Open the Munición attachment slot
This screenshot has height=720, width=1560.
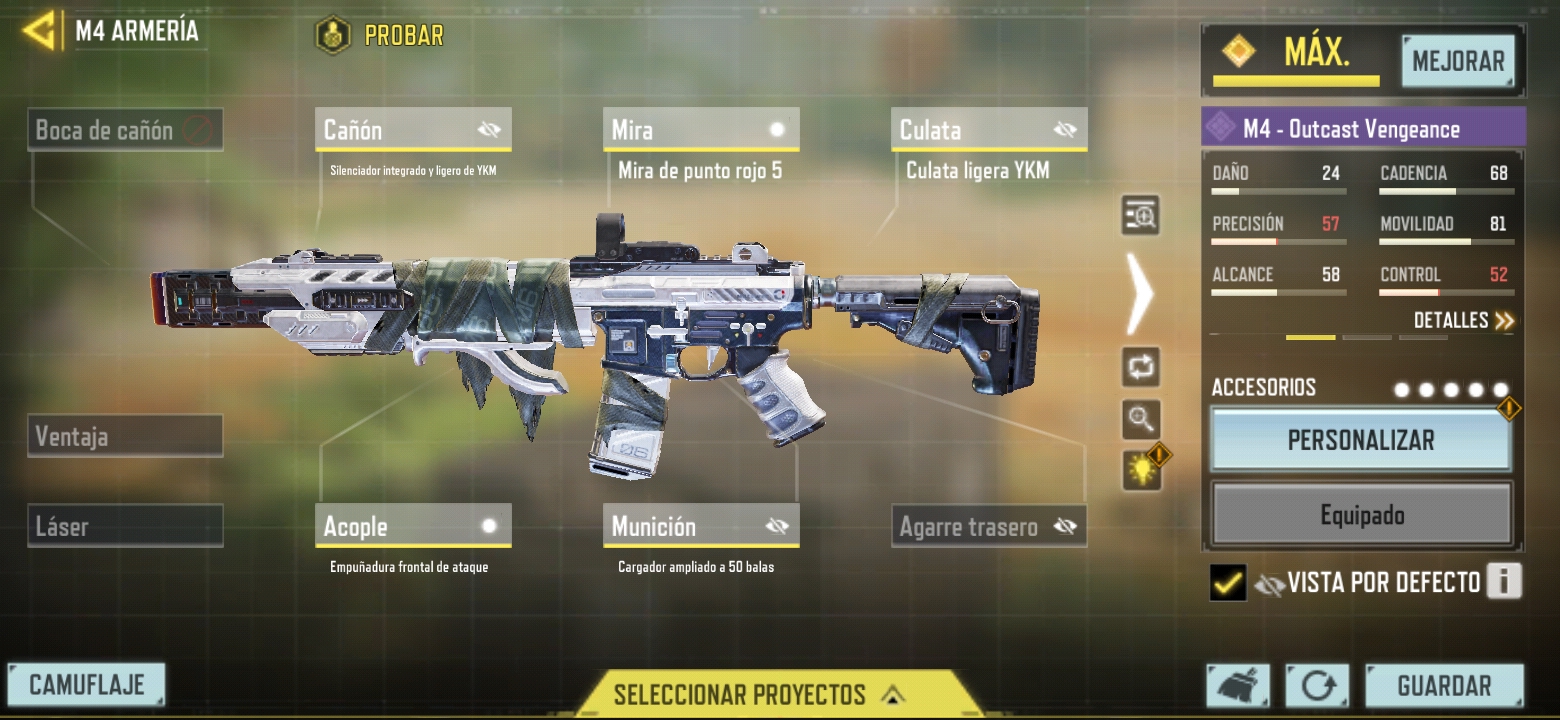pyautogui.click(x=701, y=526)
